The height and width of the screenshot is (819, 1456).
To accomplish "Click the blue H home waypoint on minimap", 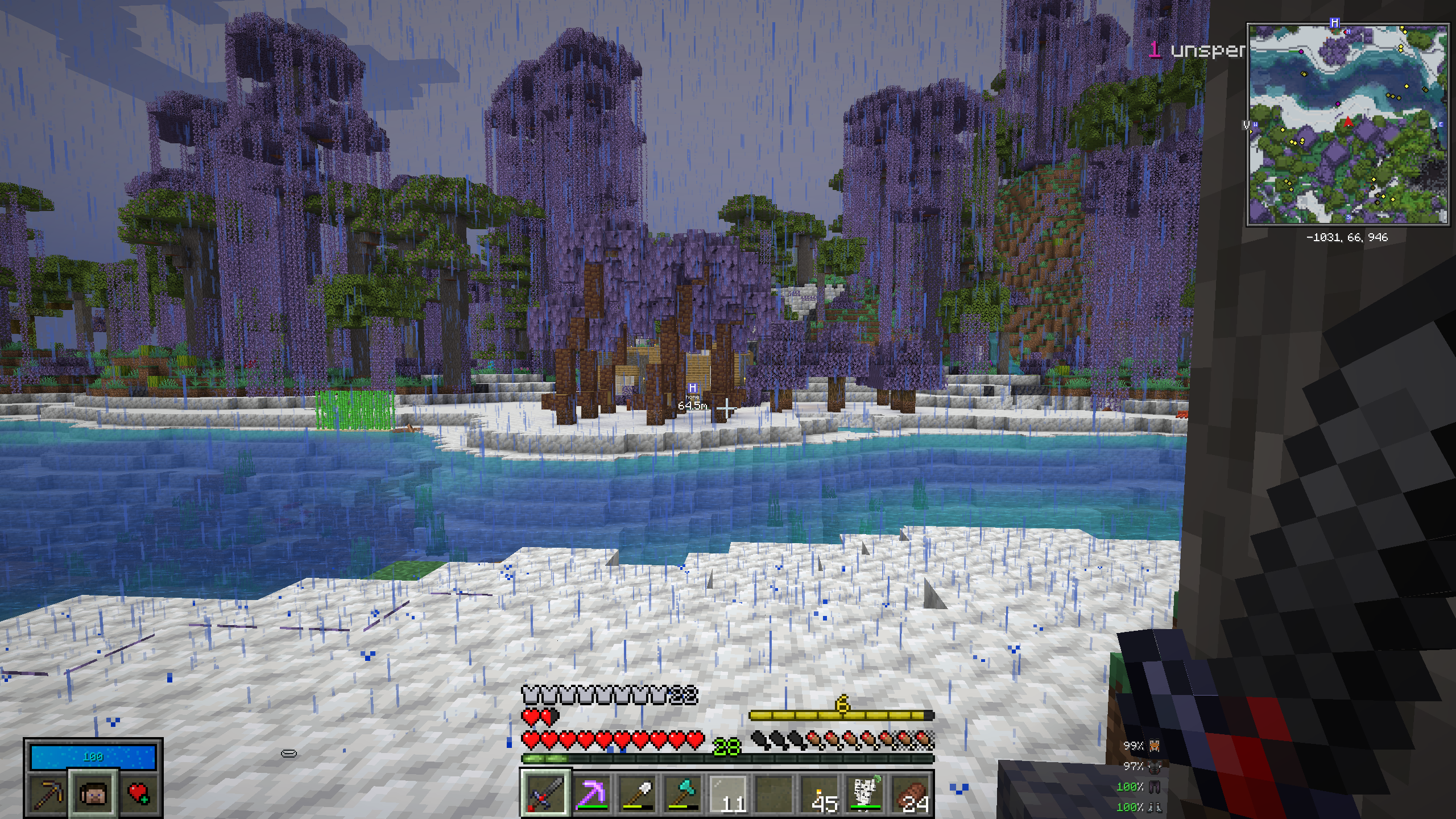I will click(1334, 23).
